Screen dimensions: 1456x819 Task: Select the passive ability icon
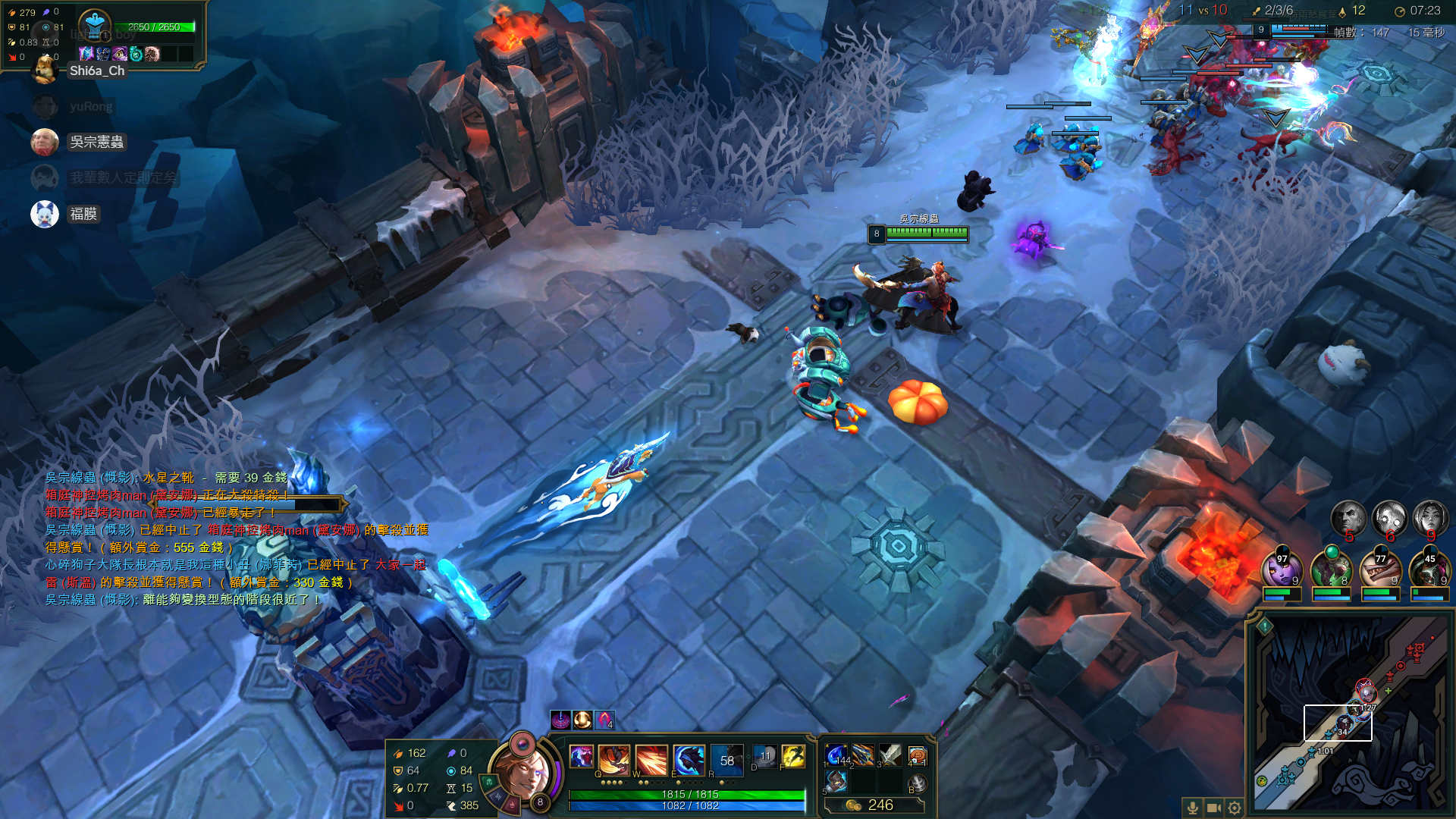pos(582,756)
